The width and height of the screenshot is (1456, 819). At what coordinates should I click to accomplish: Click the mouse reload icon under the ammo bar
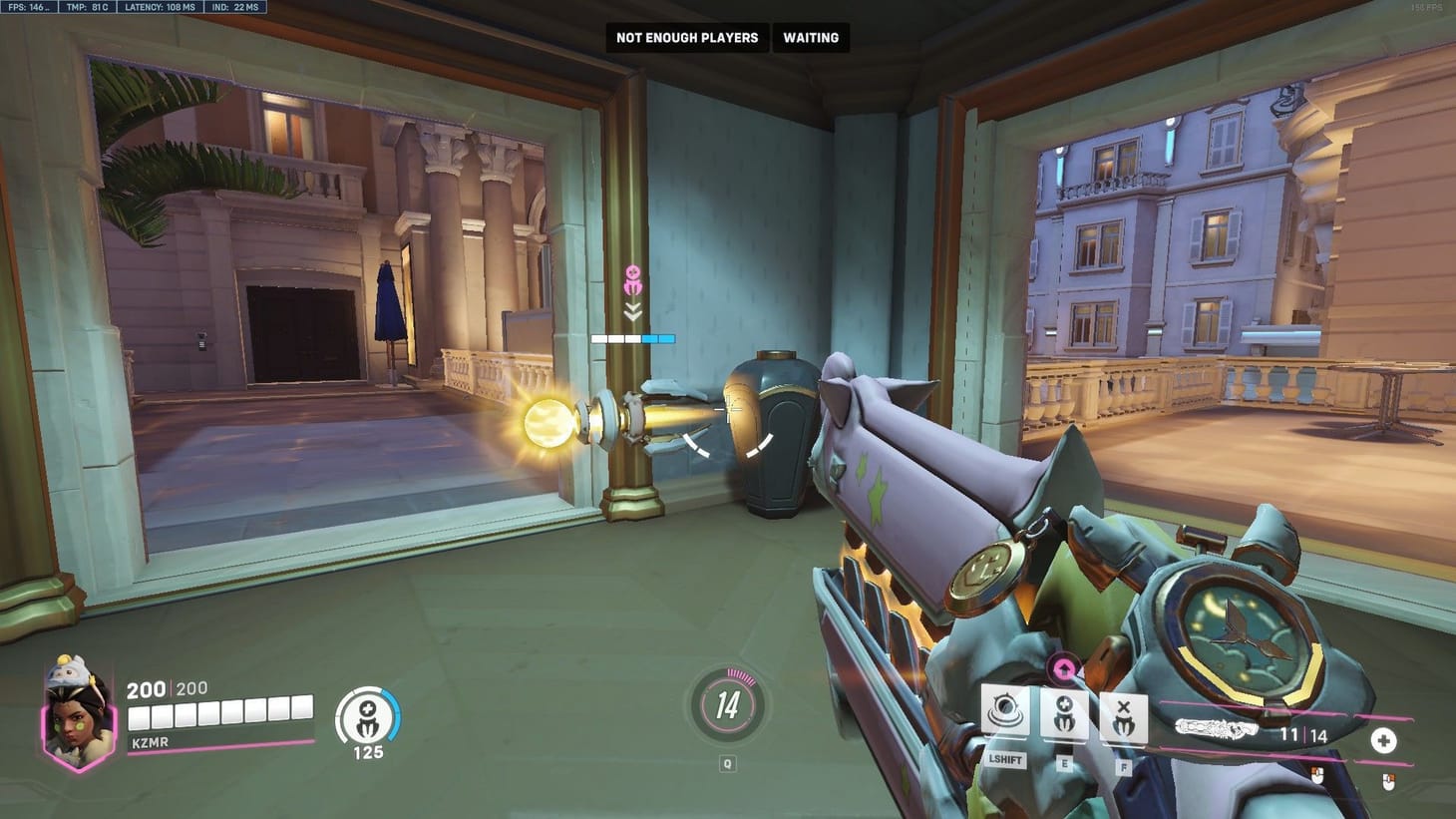pos(1317,773)
